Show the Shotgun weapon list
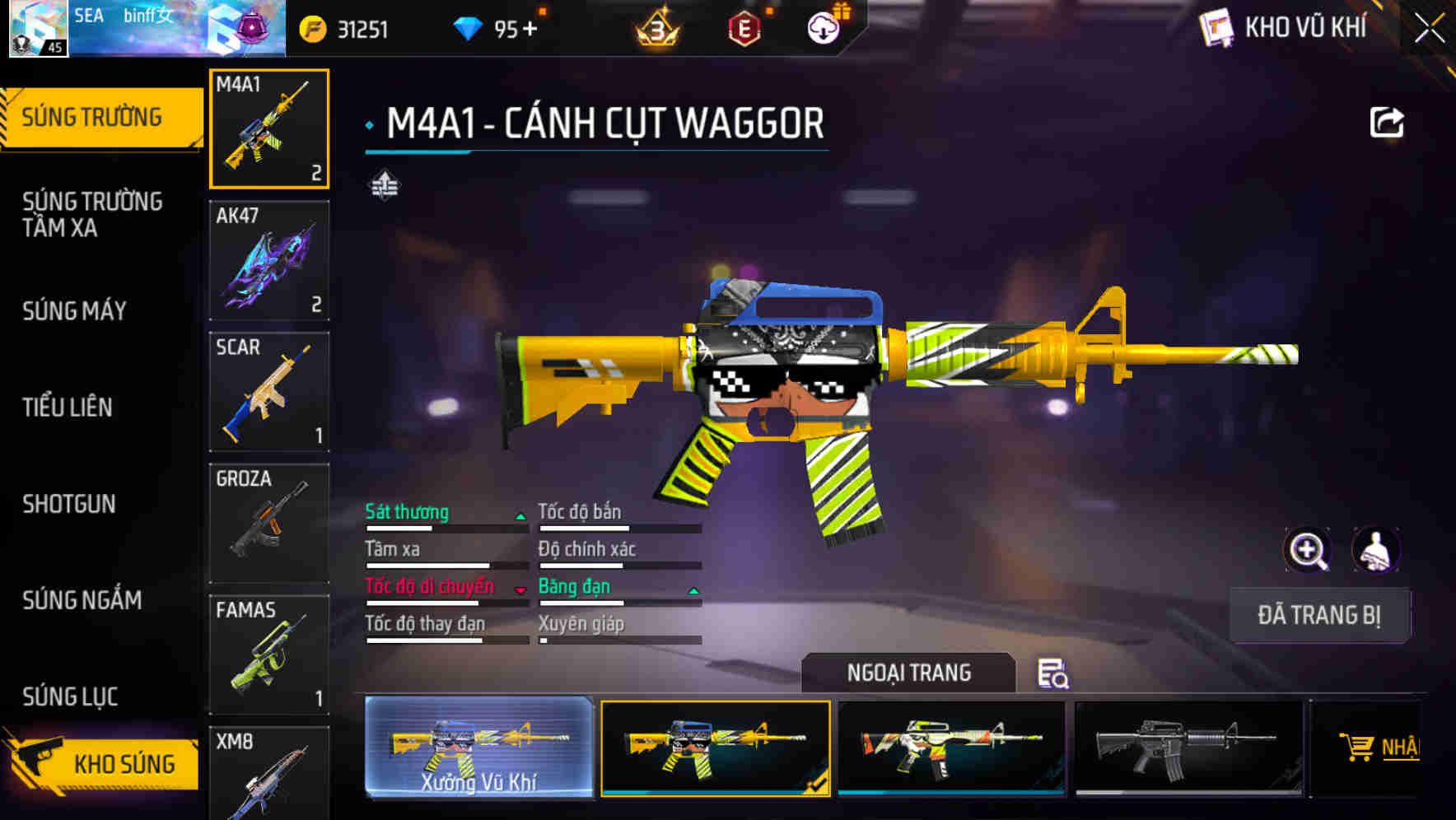 [x=69, y=503]
